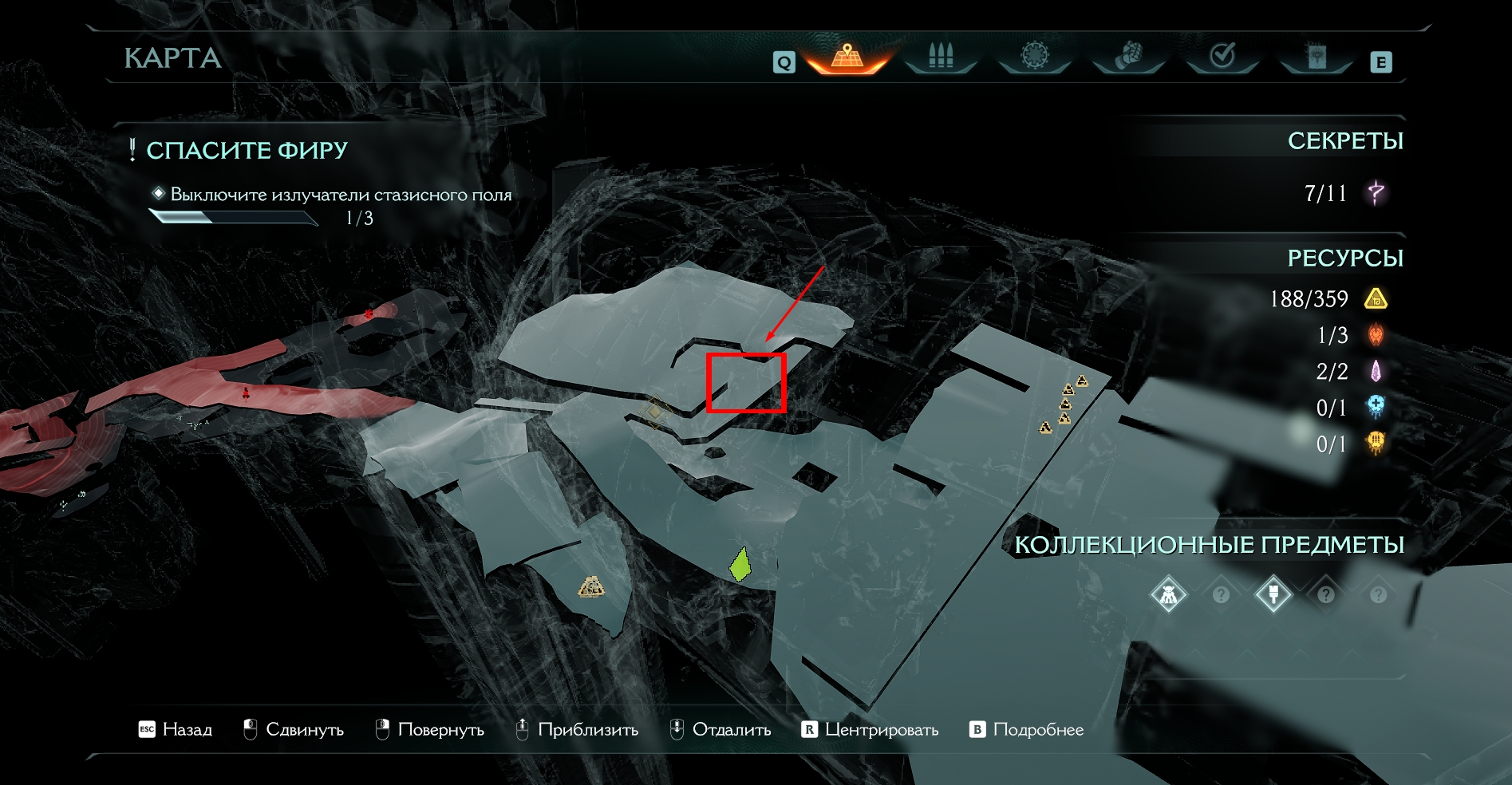Click the purple secrets question mark icon
The width and height of the screenshot is (1512, 785).
coord(1376,193)
